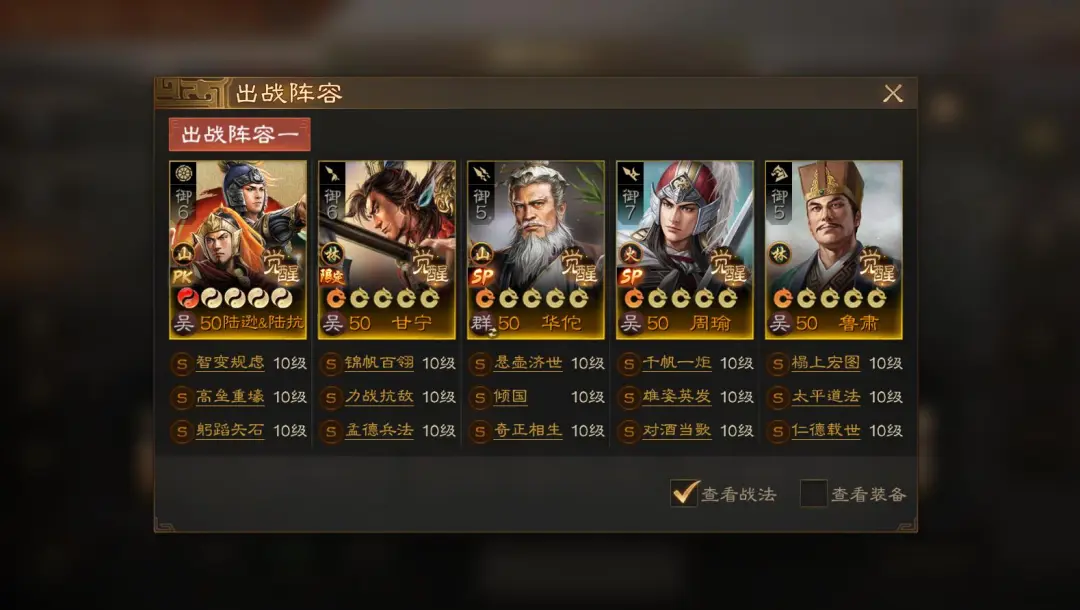Select the 出战阵容一 tab

(x=240, y=135)
